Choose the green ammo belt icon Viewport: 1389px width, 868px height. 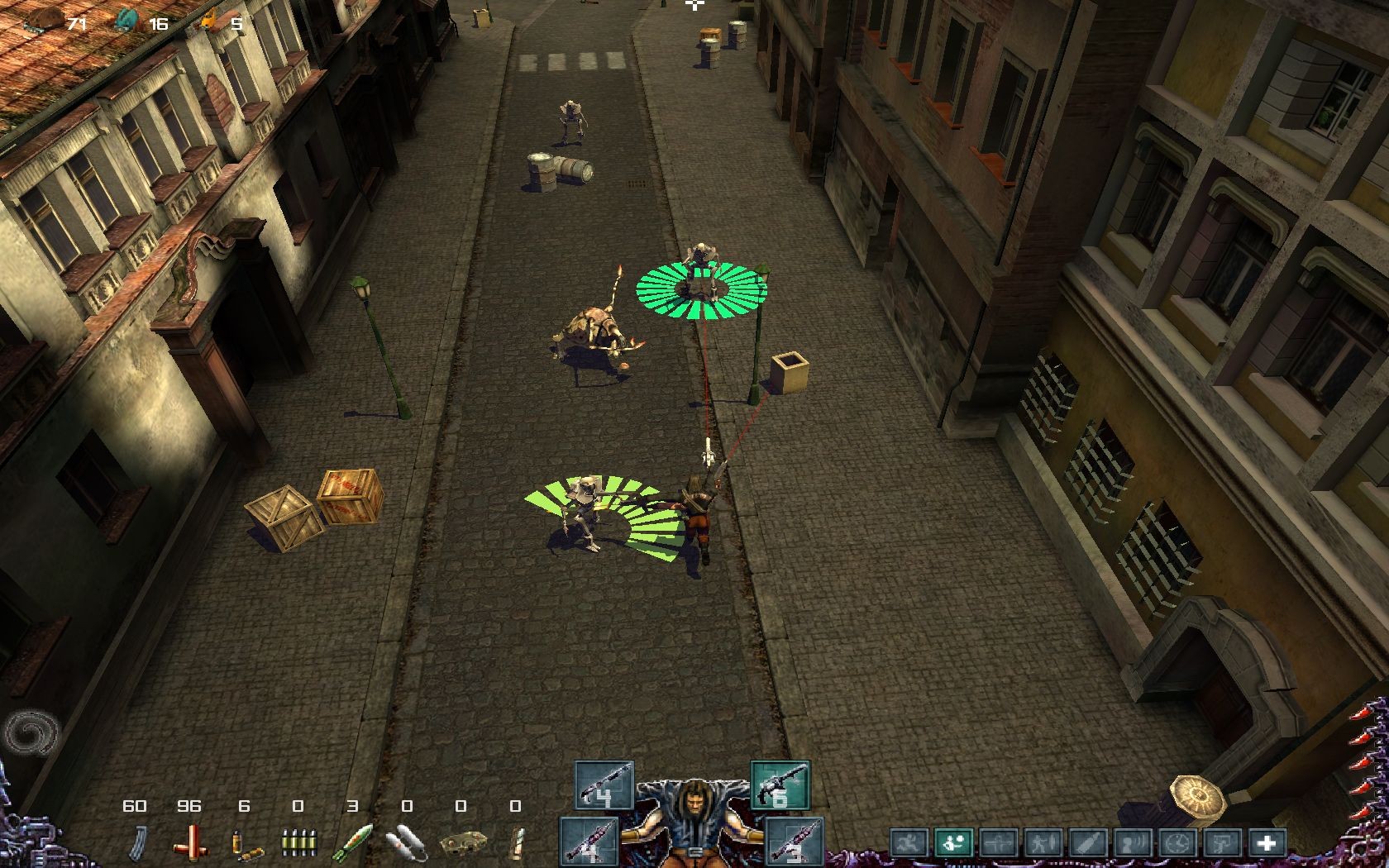[x=298, y=844]
